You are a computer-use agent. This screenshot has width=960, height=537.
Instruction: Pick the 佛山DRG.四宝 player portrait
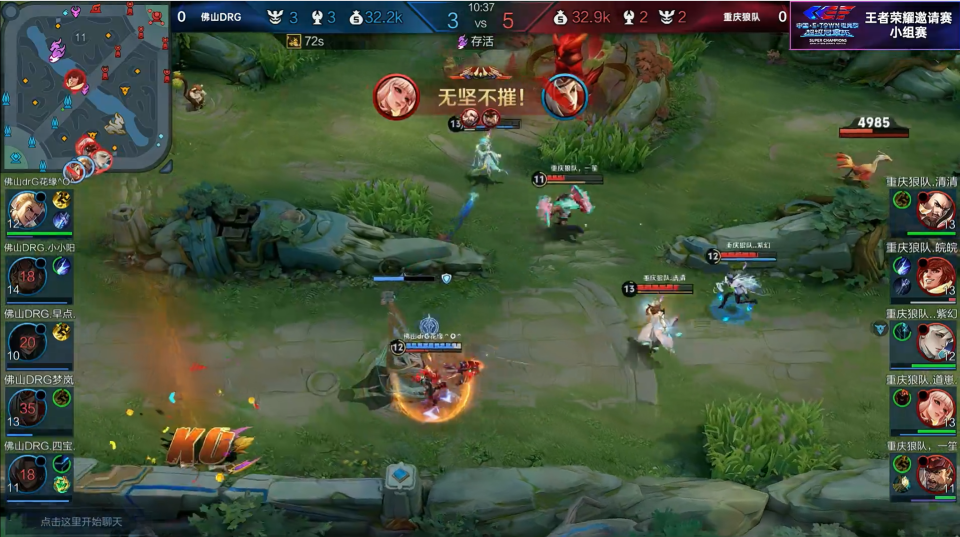tap(27, 474)
